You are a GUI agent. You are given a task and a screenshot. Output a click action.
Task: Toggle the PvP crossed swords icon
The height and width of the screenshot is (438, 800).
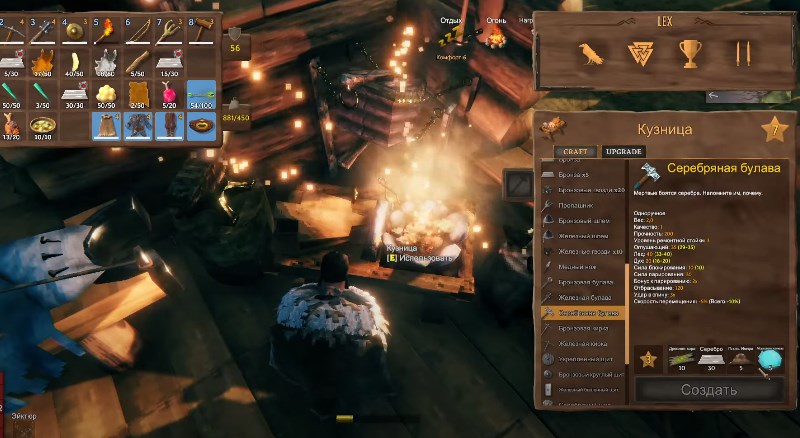coord(741,52)
